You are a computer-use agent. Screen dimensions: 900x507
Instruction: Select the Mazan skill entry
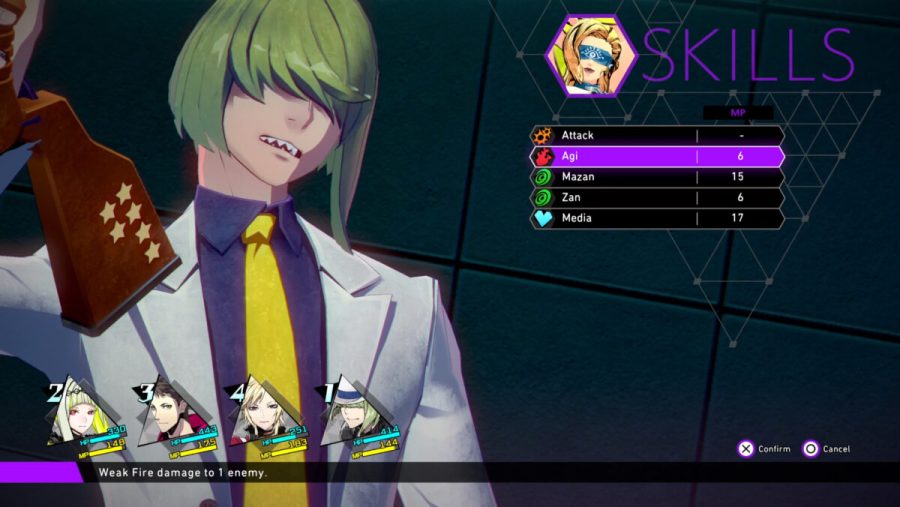pos(655,177)
